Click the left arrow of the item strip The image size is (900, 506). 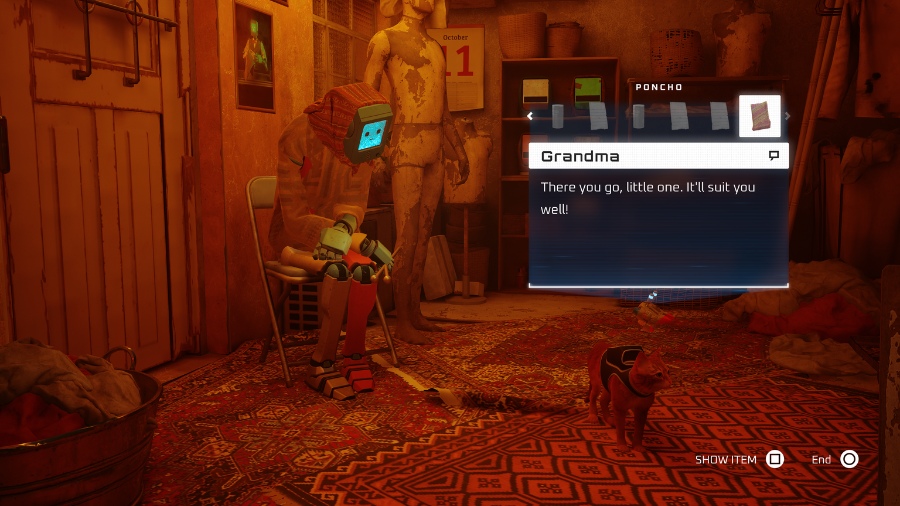point(531,116)
